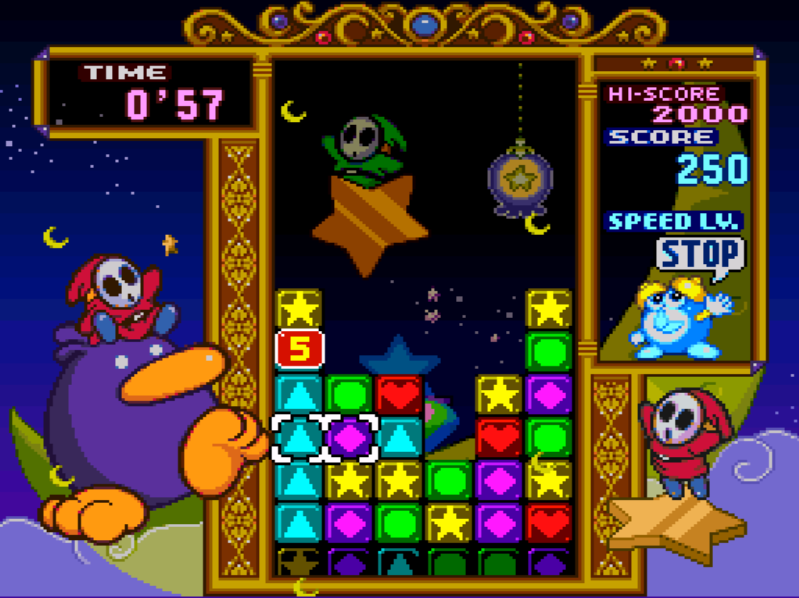Click the green circle between triangle and heart

349,394
